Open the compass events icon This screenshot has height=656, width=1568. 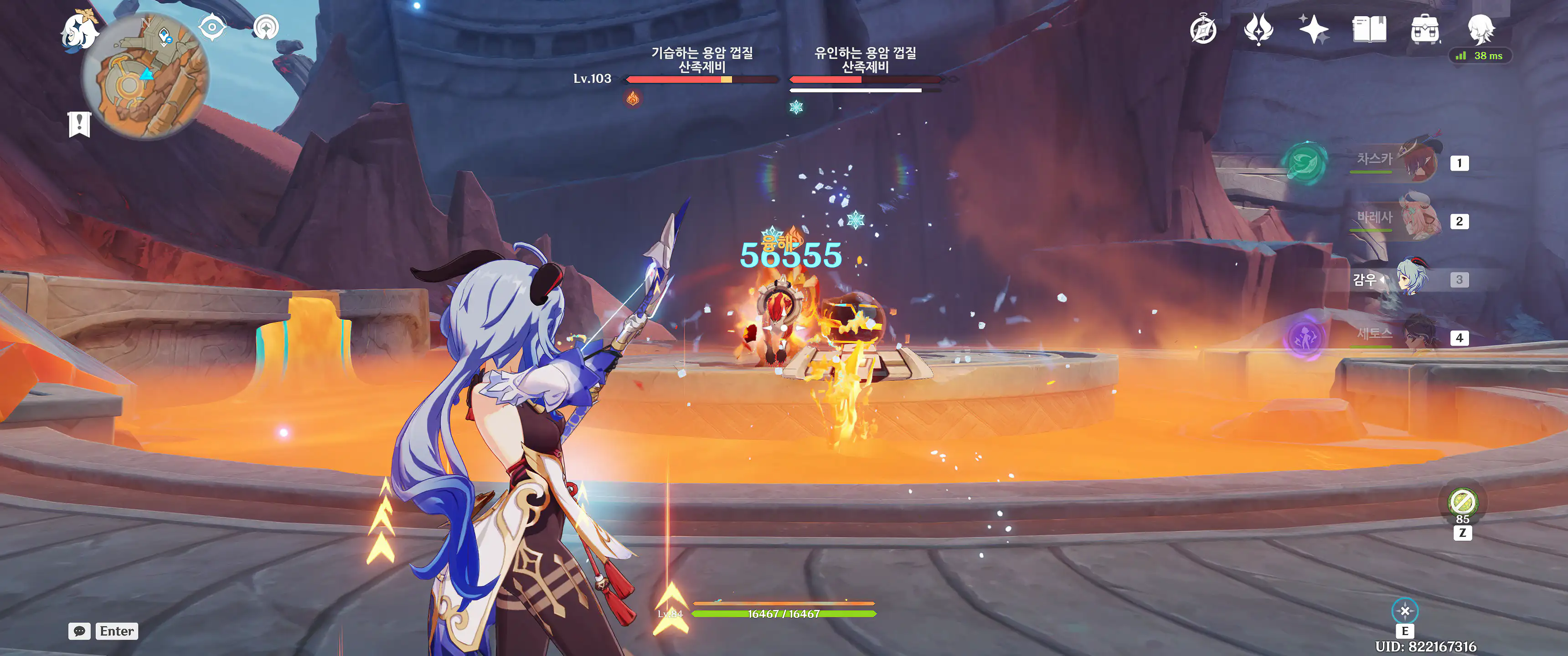[1203, 30]
